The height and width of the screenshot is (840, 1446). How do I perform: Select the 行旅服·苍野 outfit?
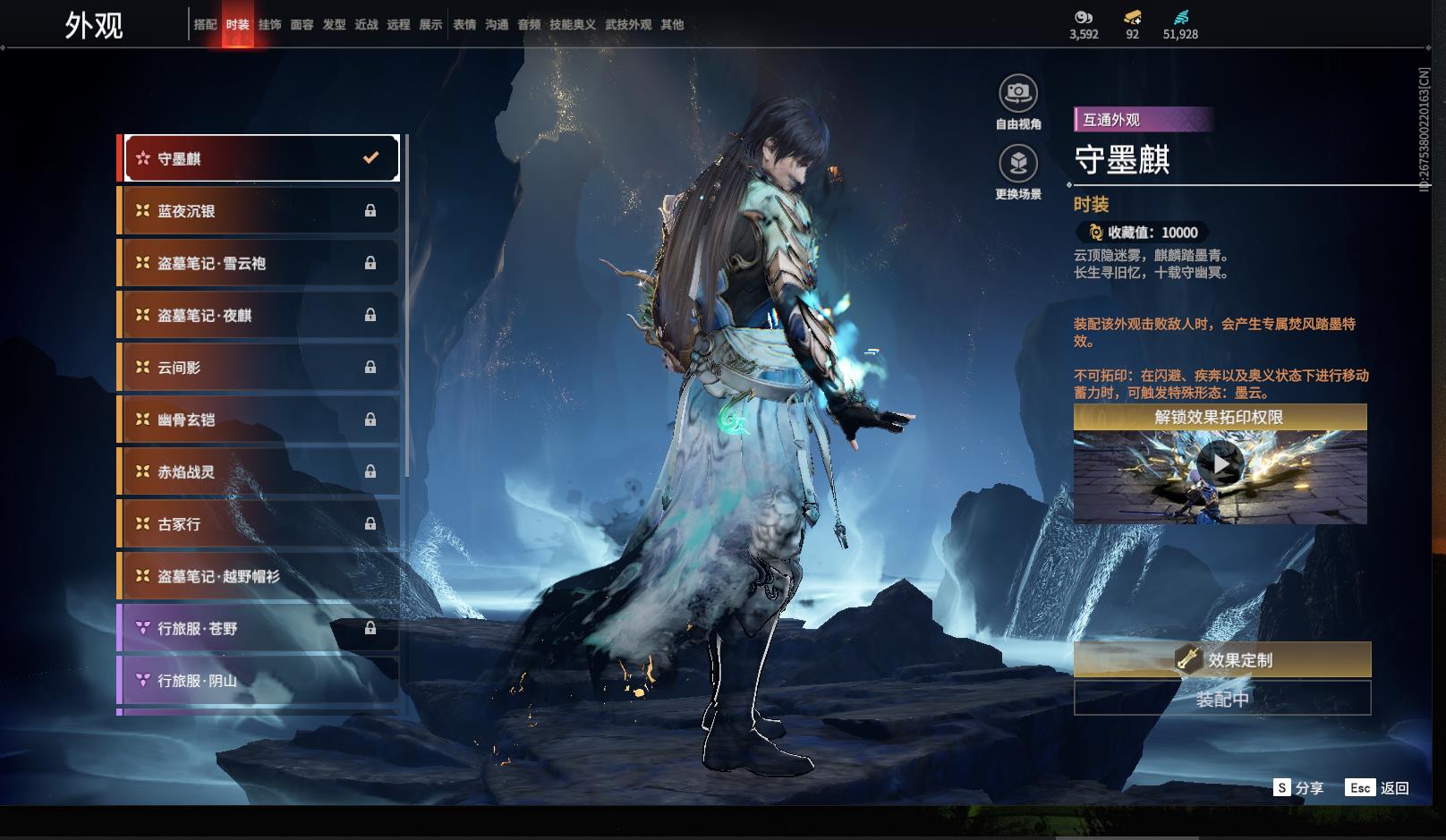[260, 629]
